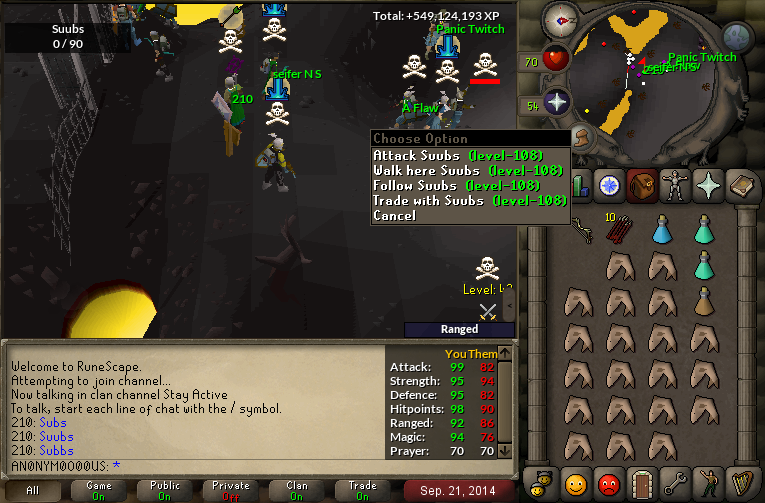Toggle quick prayers with the prayer orb
This screenshot has height=503, width=765.
(556, 102)
